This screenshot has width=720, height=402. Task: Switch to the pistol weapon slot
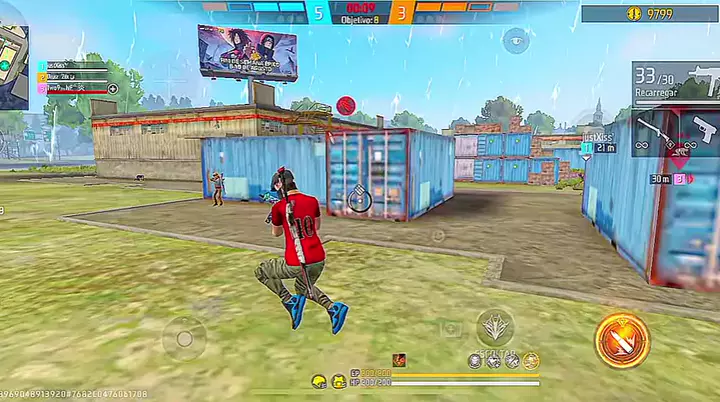point(701,128)
